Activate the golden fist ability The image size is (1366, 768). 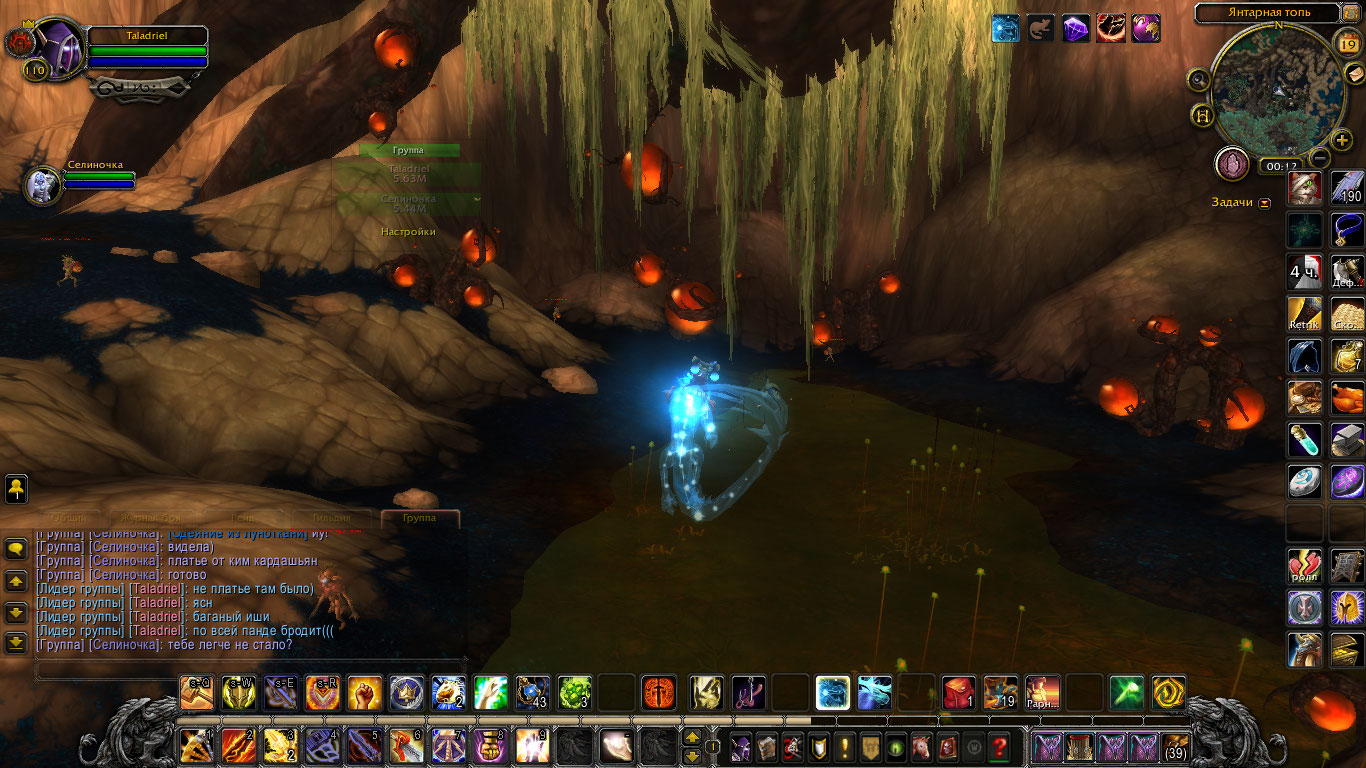pos(365,692)
